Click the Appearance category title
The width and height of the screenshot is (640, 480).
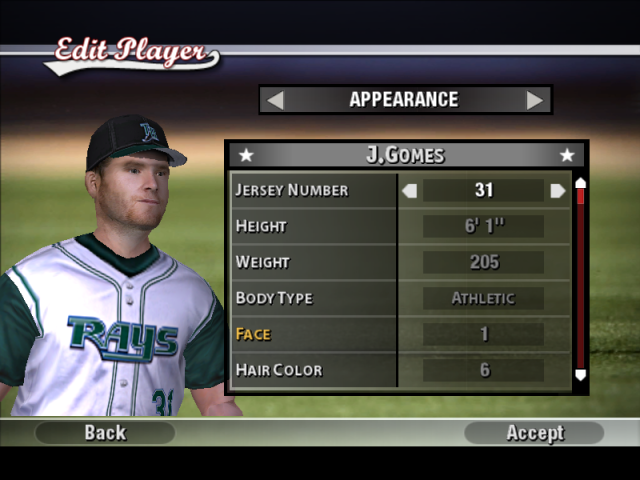(404, 100)
